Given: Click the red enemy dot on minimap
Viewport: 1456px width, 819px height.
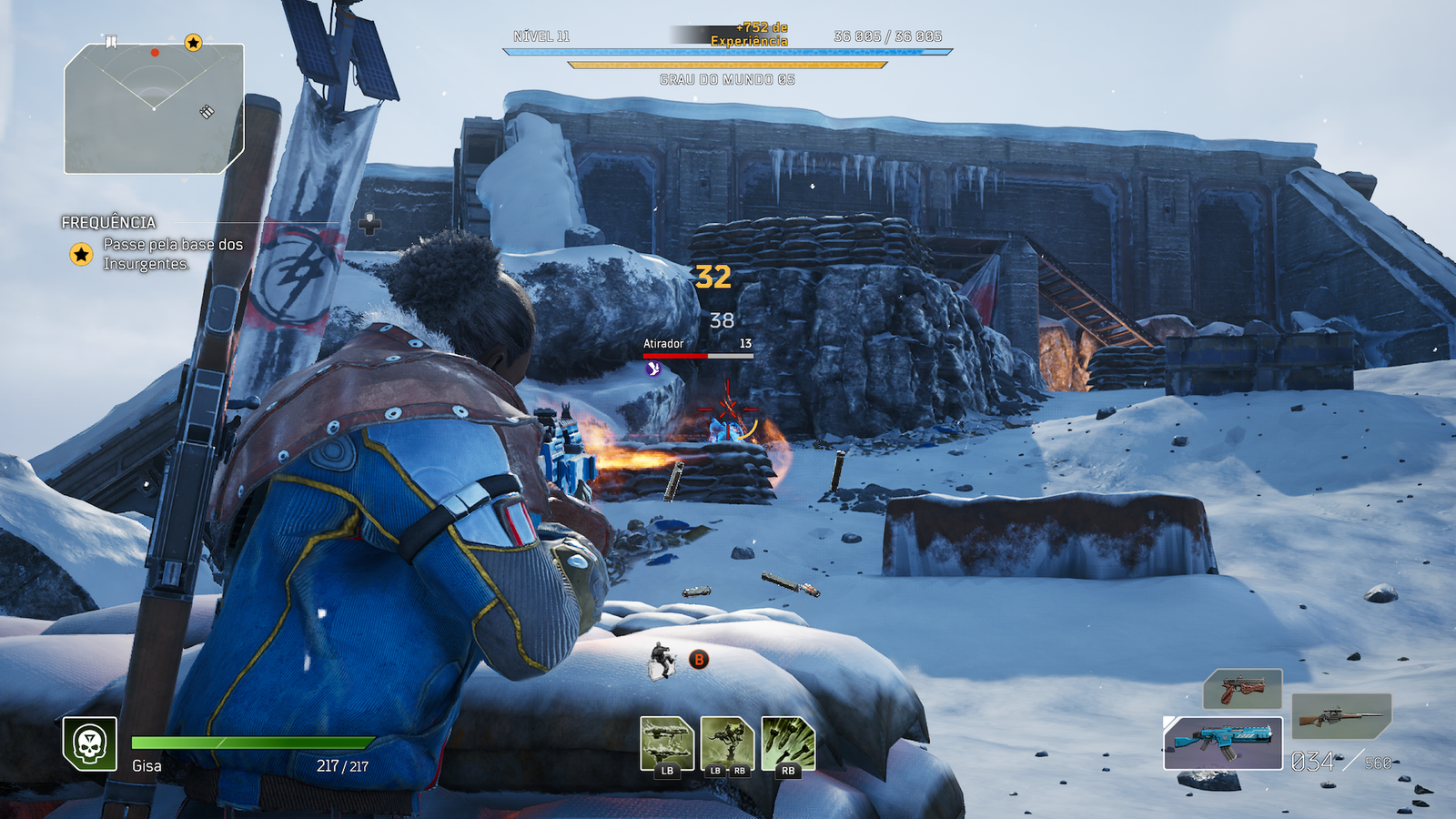Looking at the screenshot, I should click(x=155, y=53).
